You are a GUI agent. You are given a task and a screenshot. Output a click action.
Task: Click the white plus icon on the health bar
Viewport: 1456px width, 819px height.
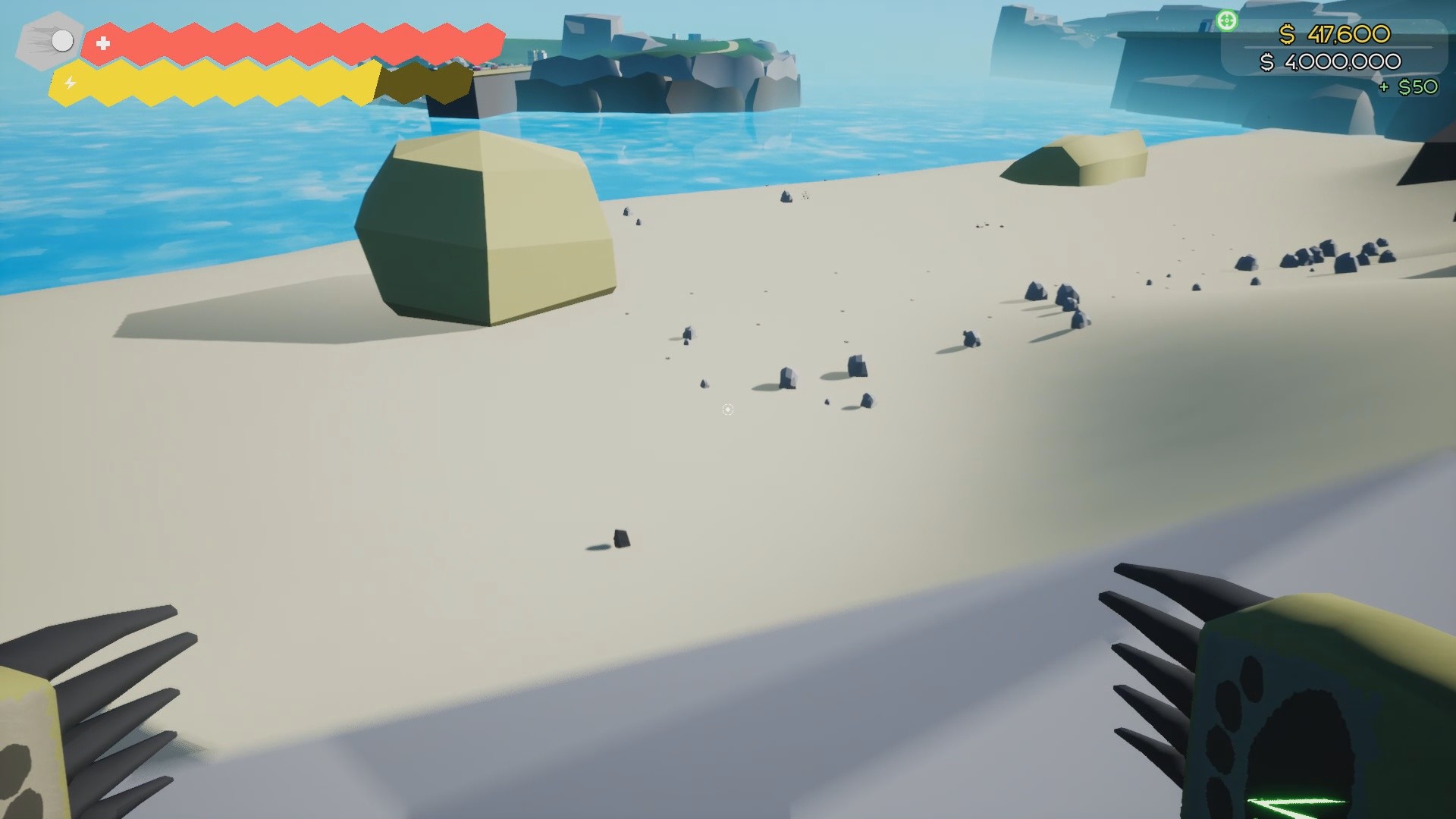click(102, 42)
